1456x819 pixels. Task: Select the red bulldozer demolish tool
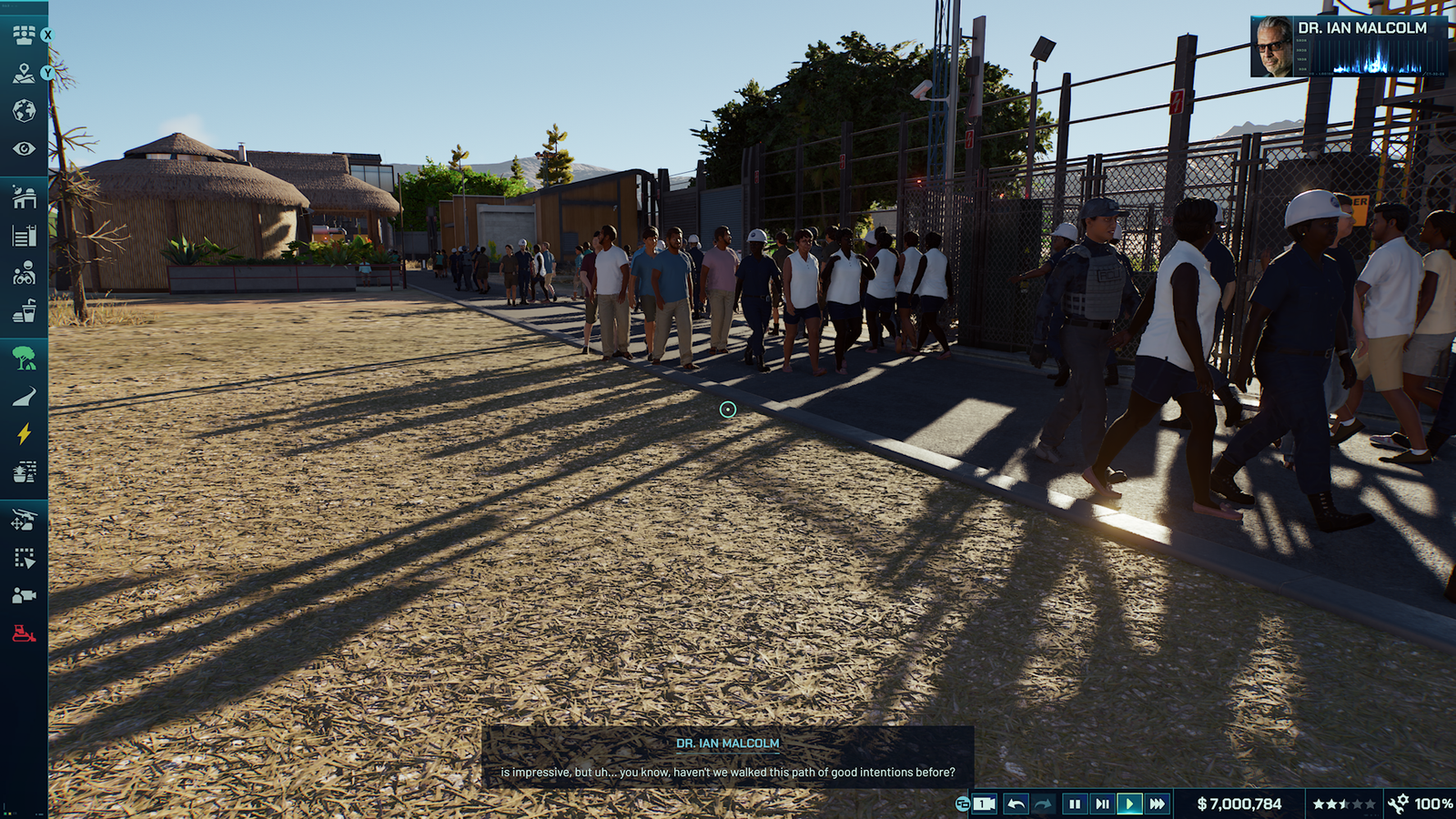click(24, 633)
